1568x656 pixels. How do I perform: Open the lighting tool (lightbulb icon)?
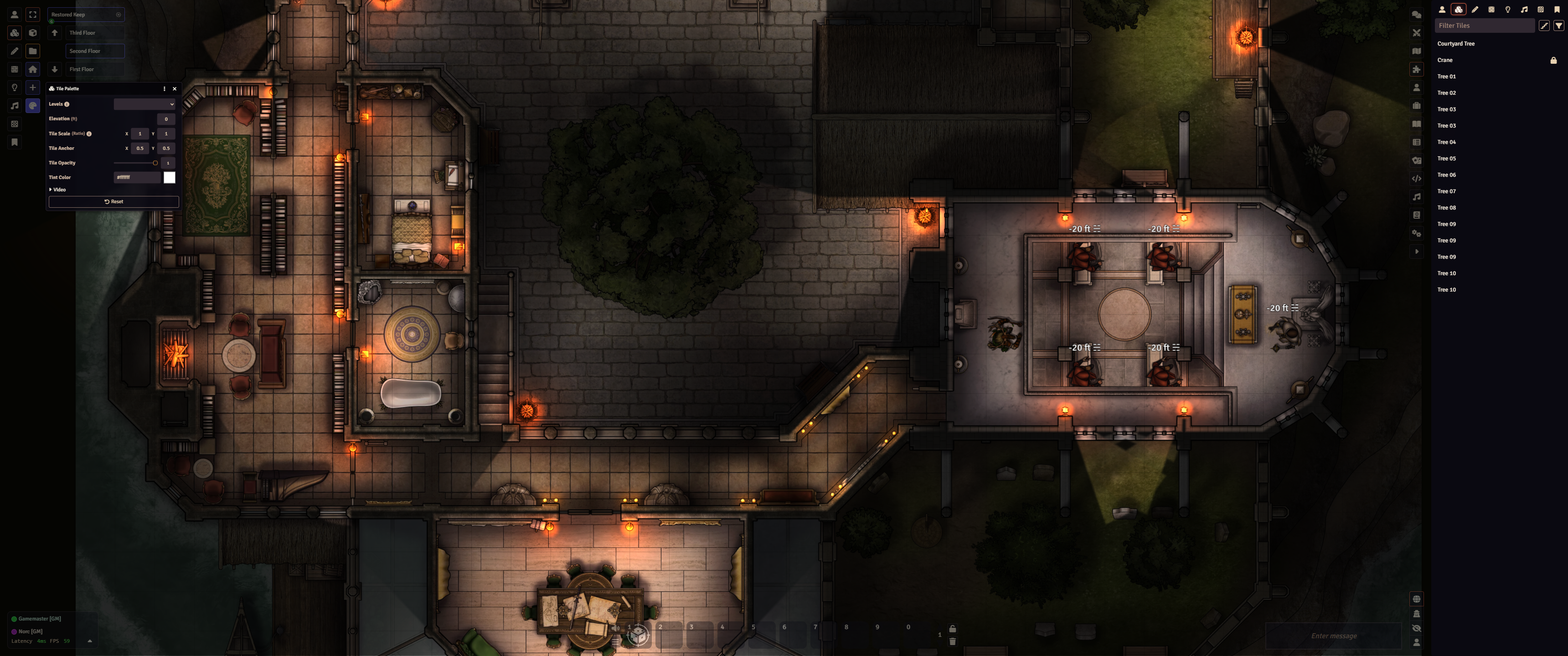tap(15, 87)
